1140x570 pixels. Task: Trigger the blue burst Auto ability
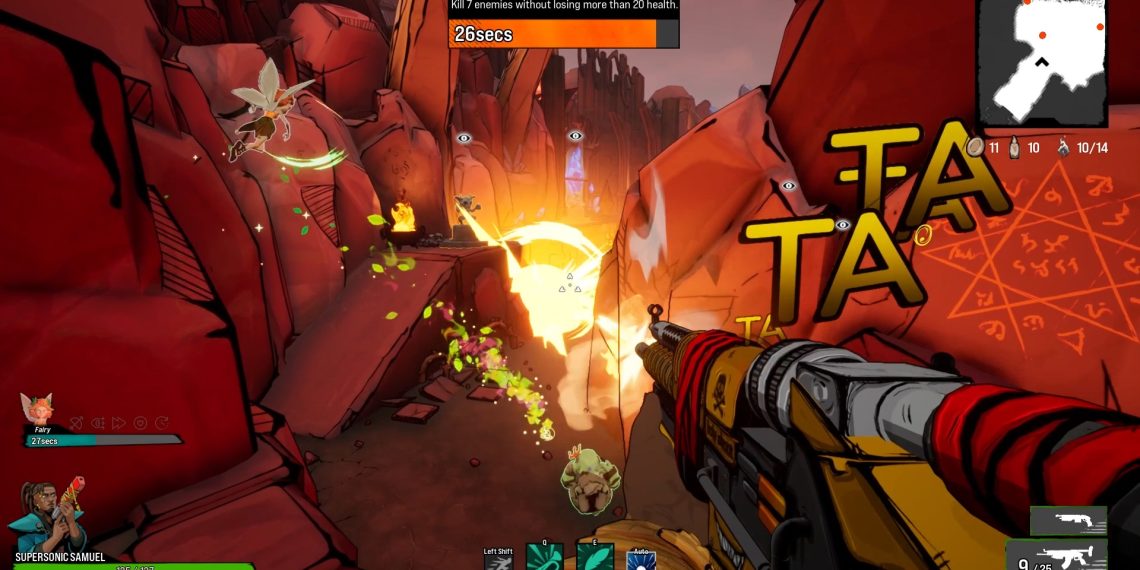[x=640, y=560]
